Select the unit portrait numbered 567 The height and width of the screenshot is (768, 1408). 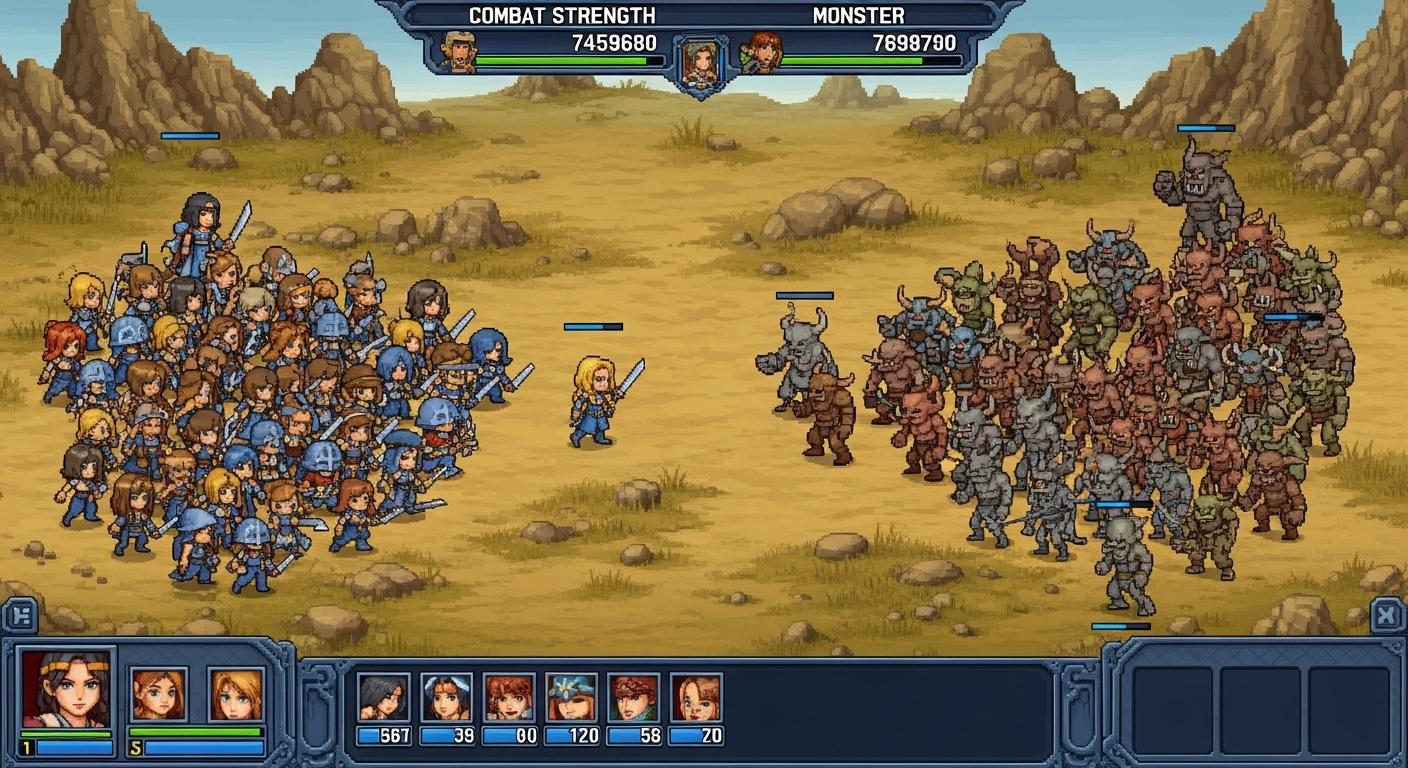tap(383, 698)
